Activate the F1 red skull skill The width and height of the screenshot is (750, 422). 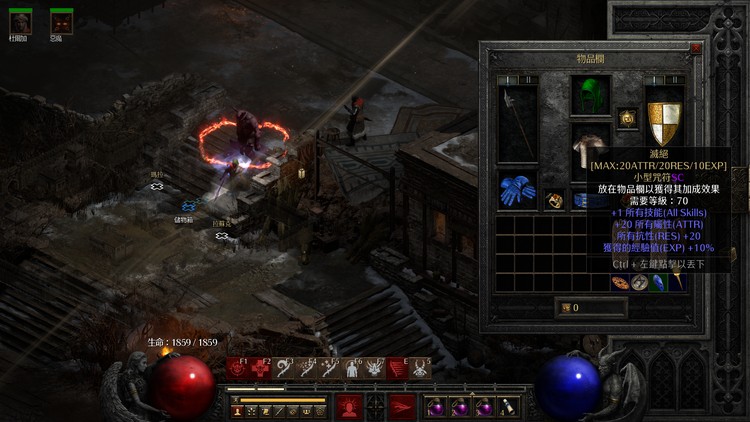pyautogui.click(x=238, y=369)
